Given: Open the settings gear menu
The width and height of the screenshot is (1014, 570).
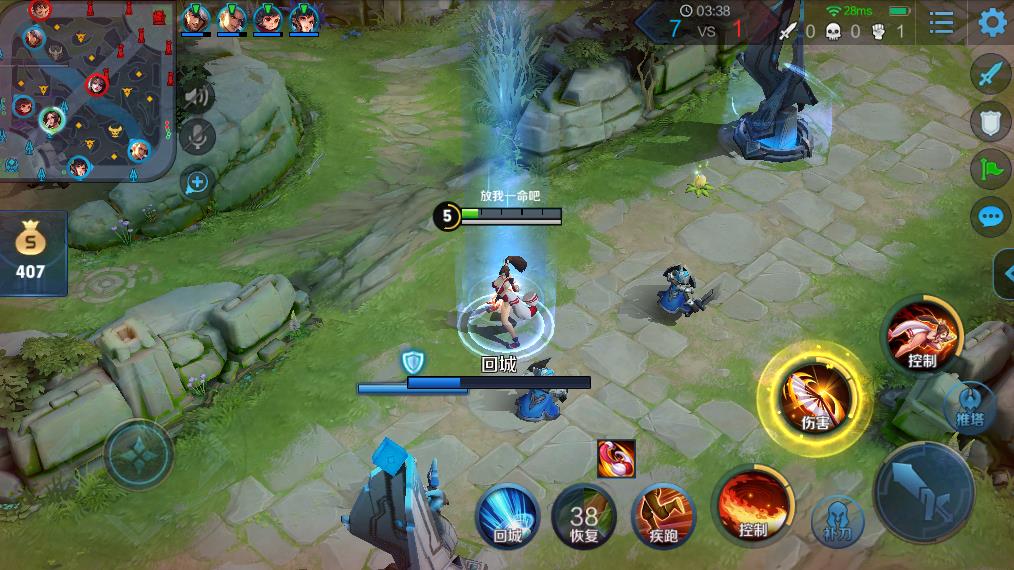Looking at the screenshot, I should pos(992,22).
